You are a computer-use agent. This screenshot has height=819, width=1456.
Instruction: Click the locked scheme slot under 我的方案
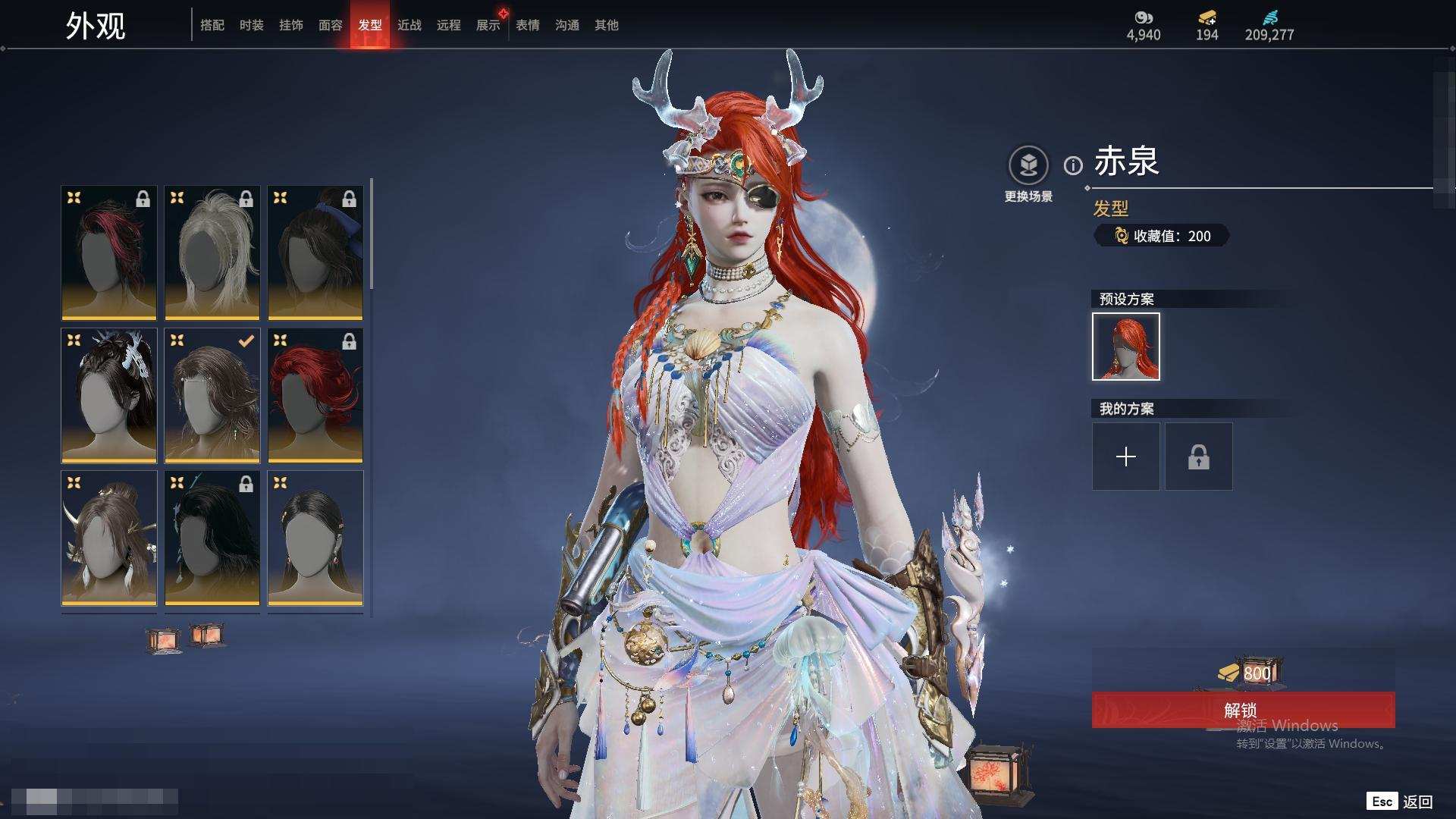coord(1198,457)
